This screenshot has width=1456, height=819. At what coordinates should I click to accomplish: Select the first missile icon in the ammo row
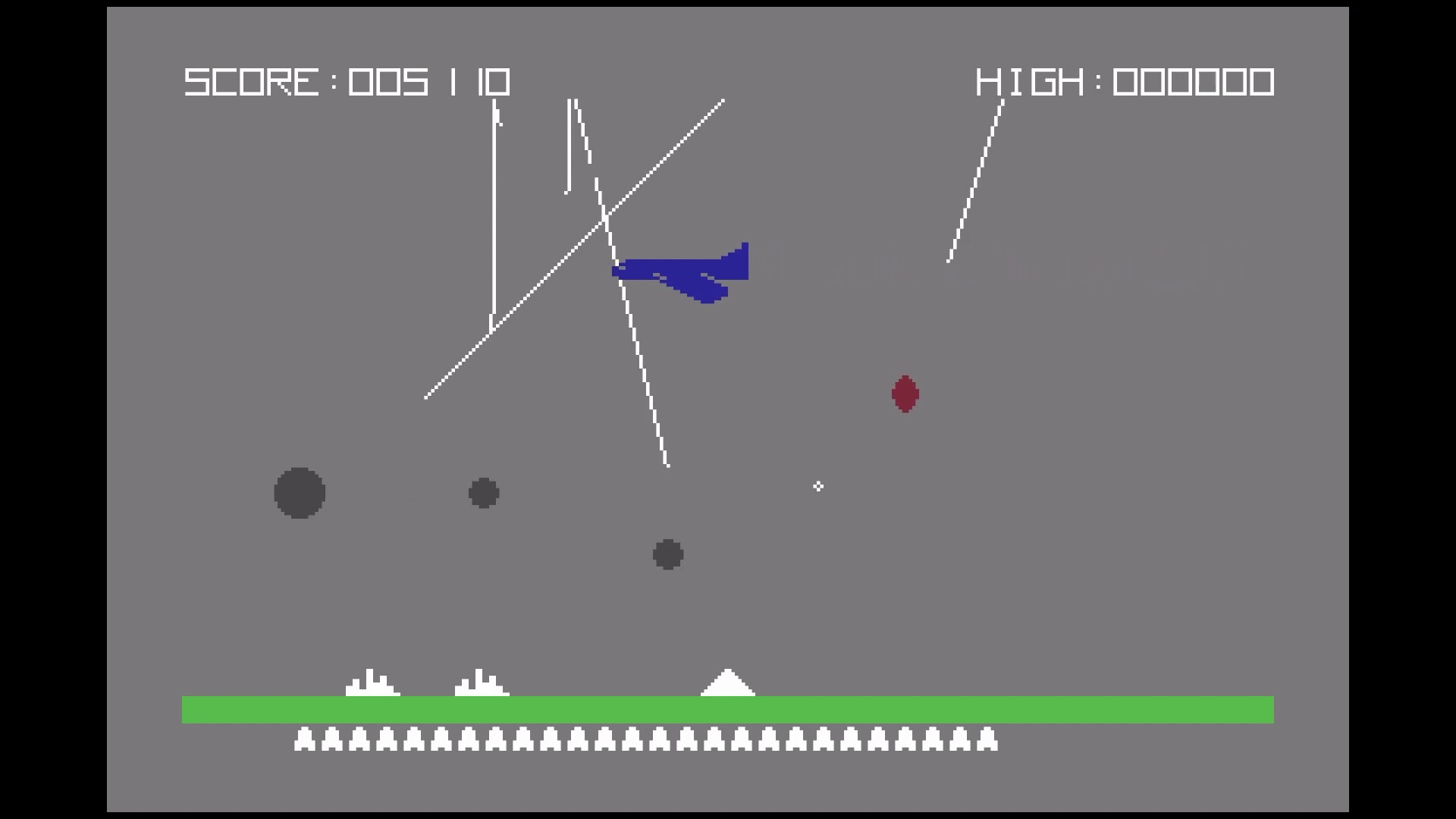pos(306,739)
